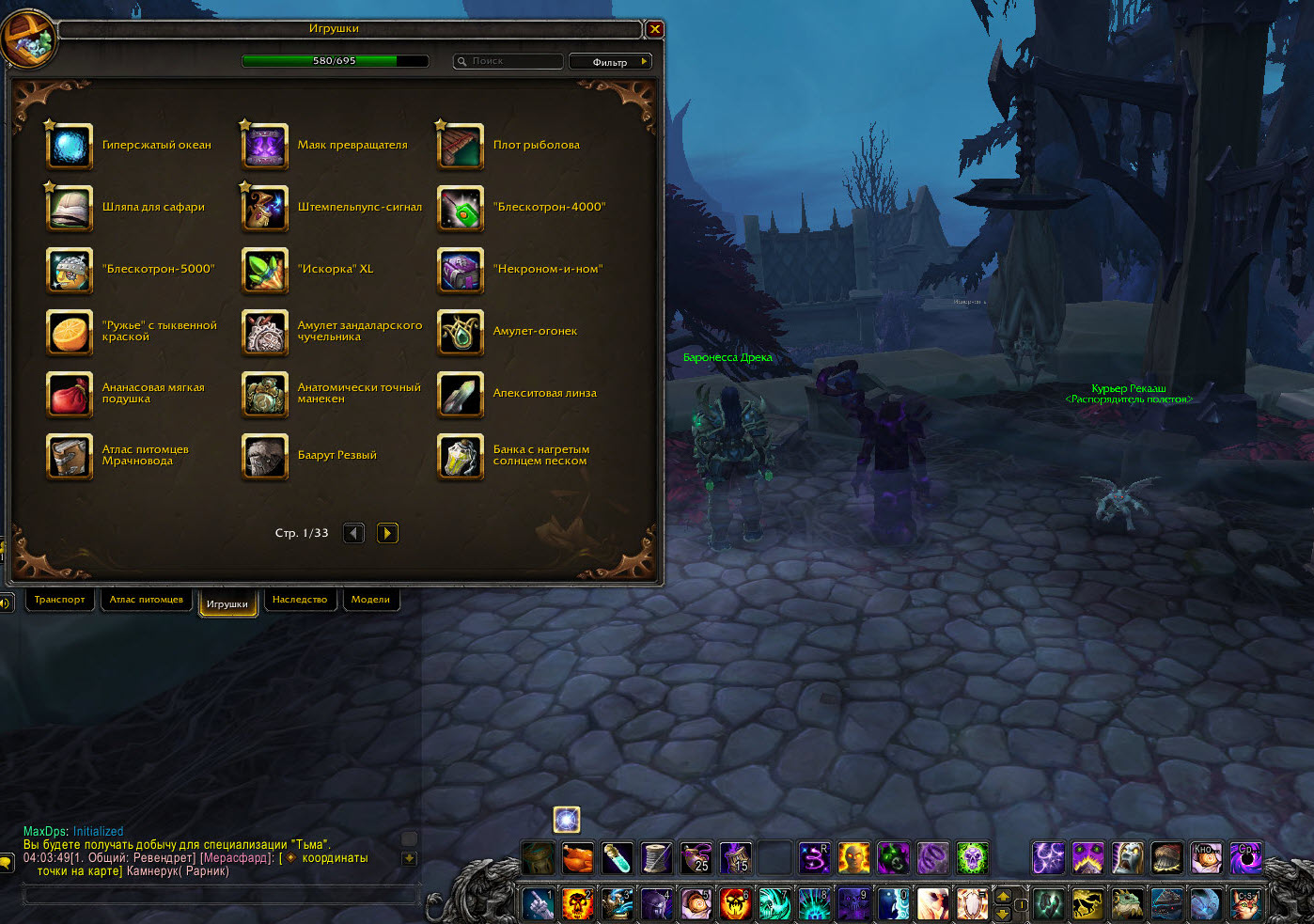
Task: Switch to the Наследство tab
Action: pos(300,600)
